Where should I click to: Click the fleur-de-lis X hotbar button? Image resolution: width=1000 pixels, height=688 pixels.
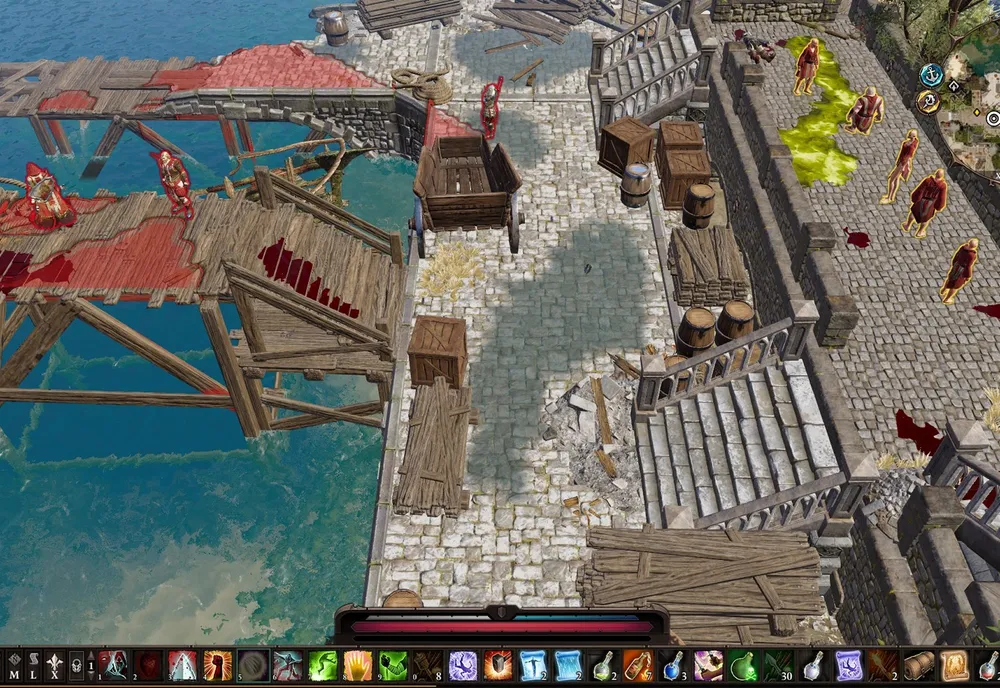pos(56,665)
